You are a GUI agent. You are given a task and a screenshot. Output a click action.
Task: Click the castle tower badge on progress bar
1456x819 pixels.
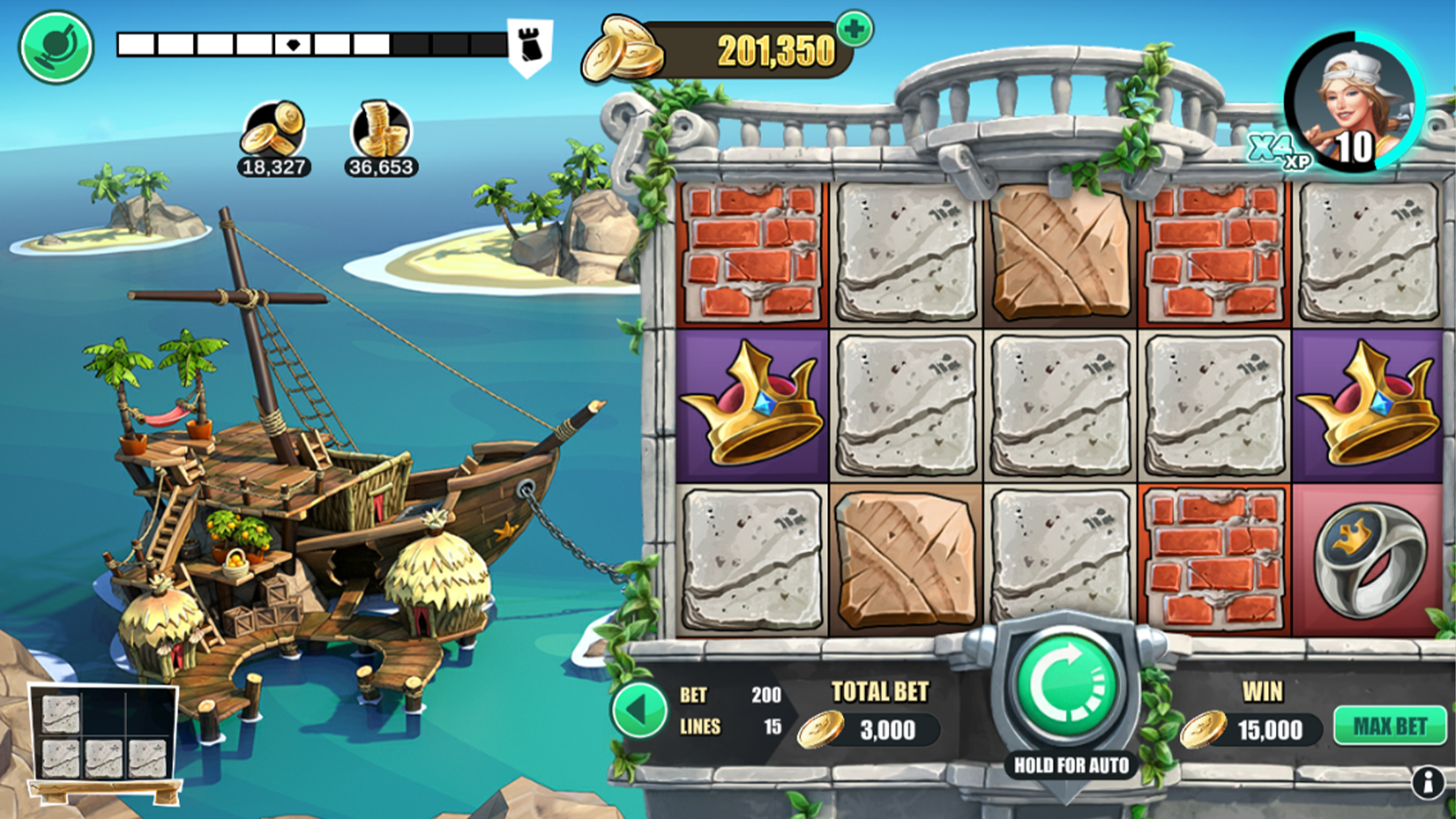[x=530, y=47]
